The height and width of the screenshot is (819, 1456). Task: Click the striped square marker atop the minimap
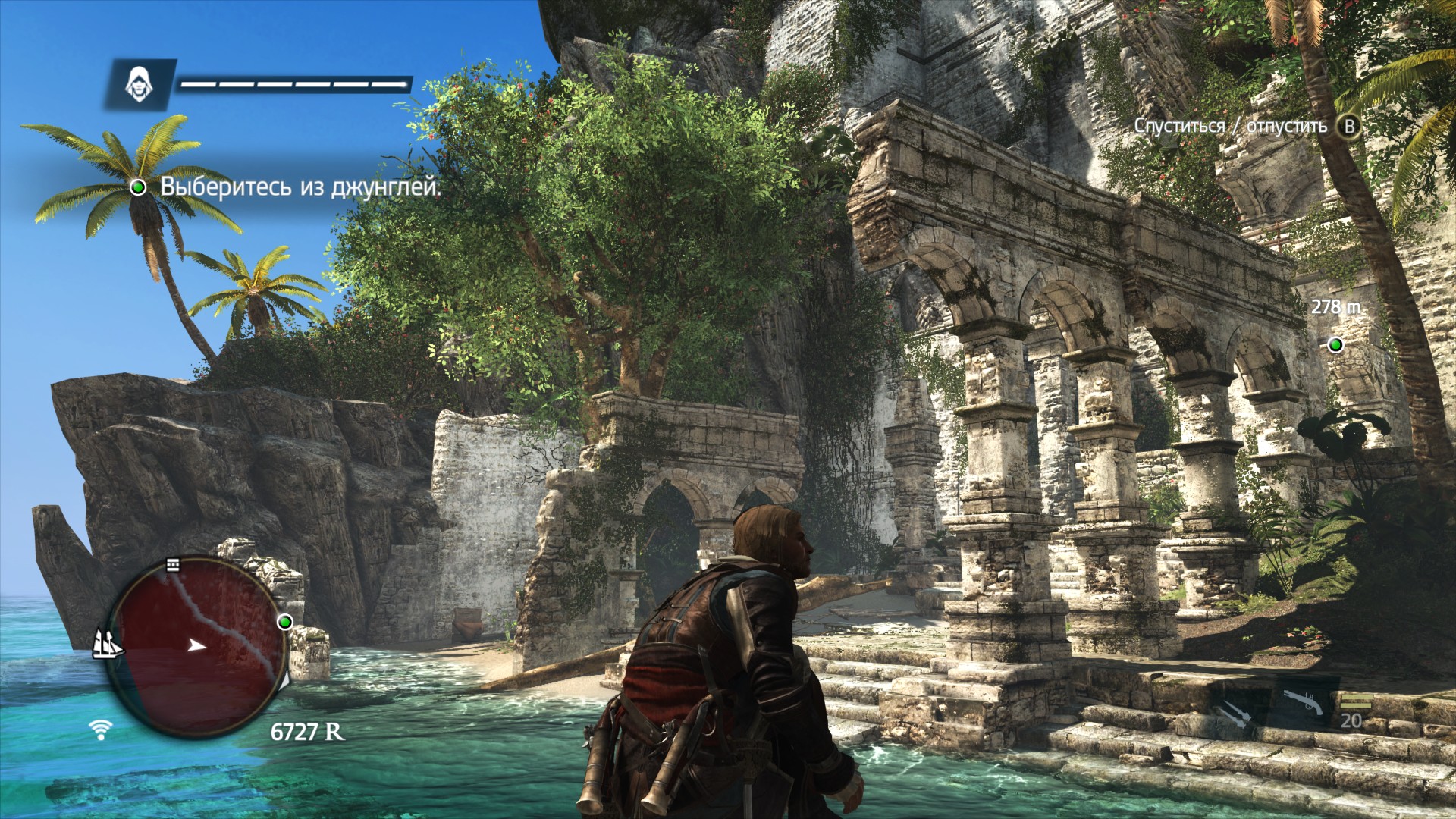click(x=174, y=564)
